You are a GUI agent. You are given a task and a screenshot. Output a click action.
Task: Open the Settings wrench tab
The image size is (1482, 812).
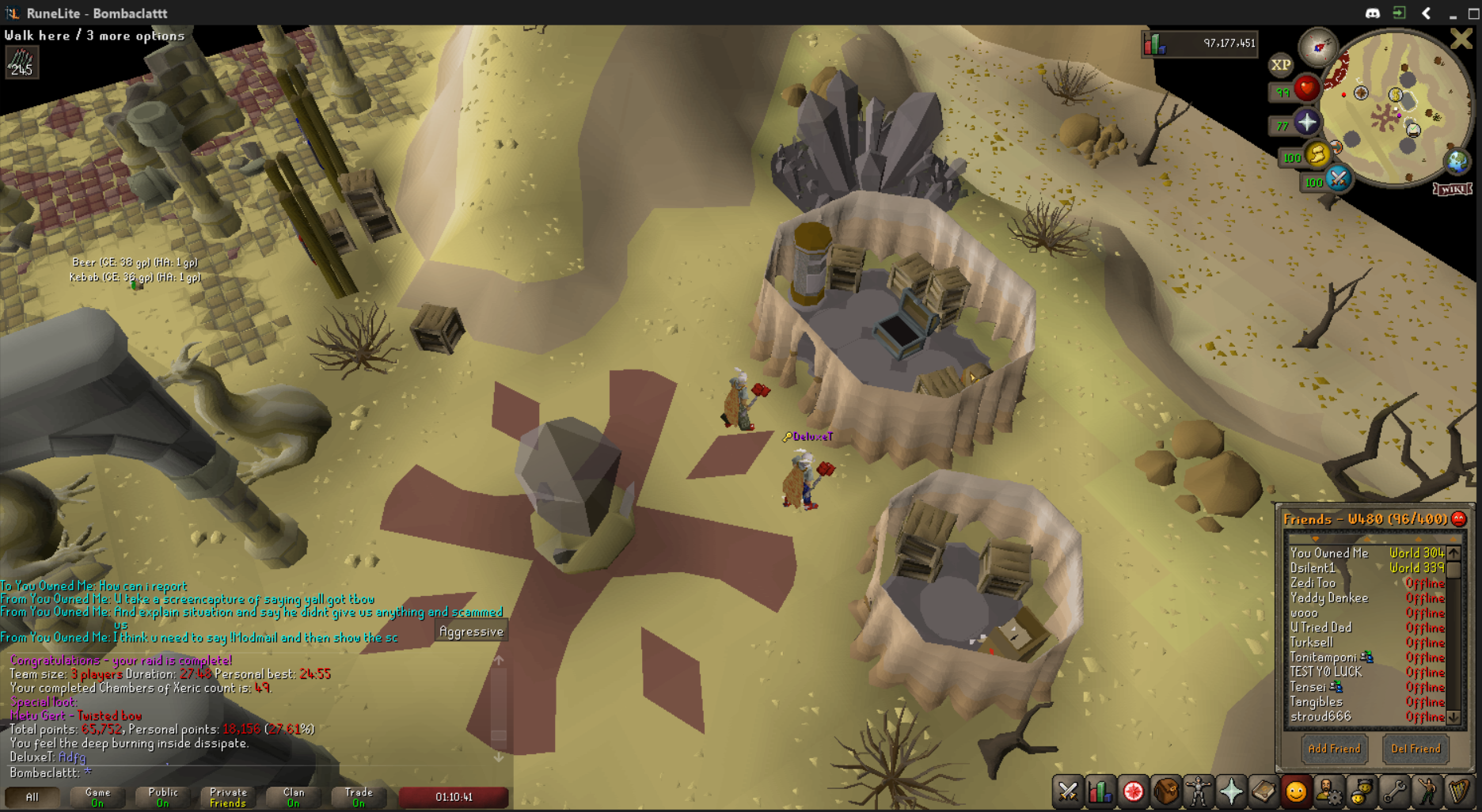(x=1394, y=791)
